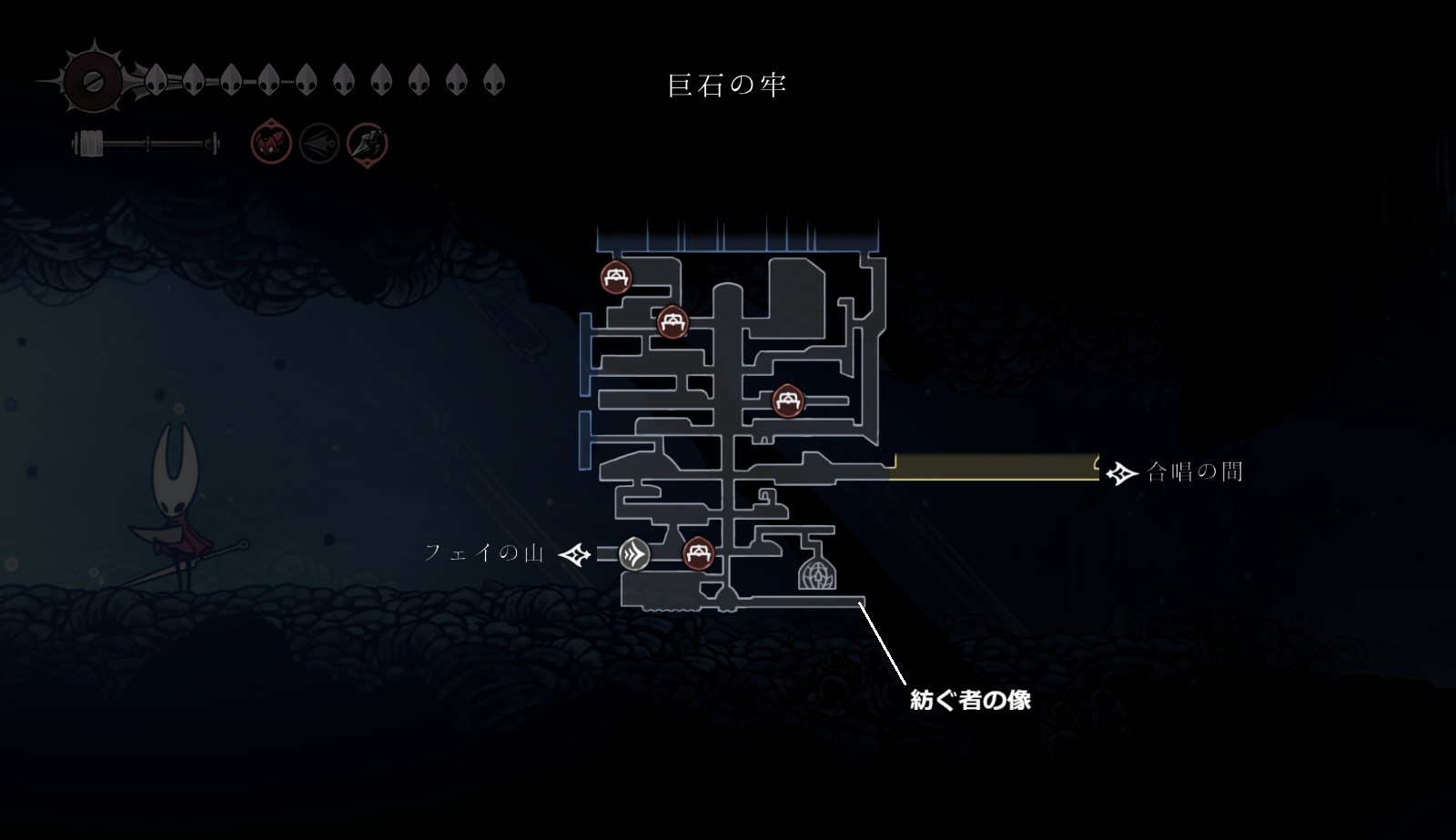Select the red bug-mask tool icon
This screenshot has width=1456, height=840.
point(271,144)
